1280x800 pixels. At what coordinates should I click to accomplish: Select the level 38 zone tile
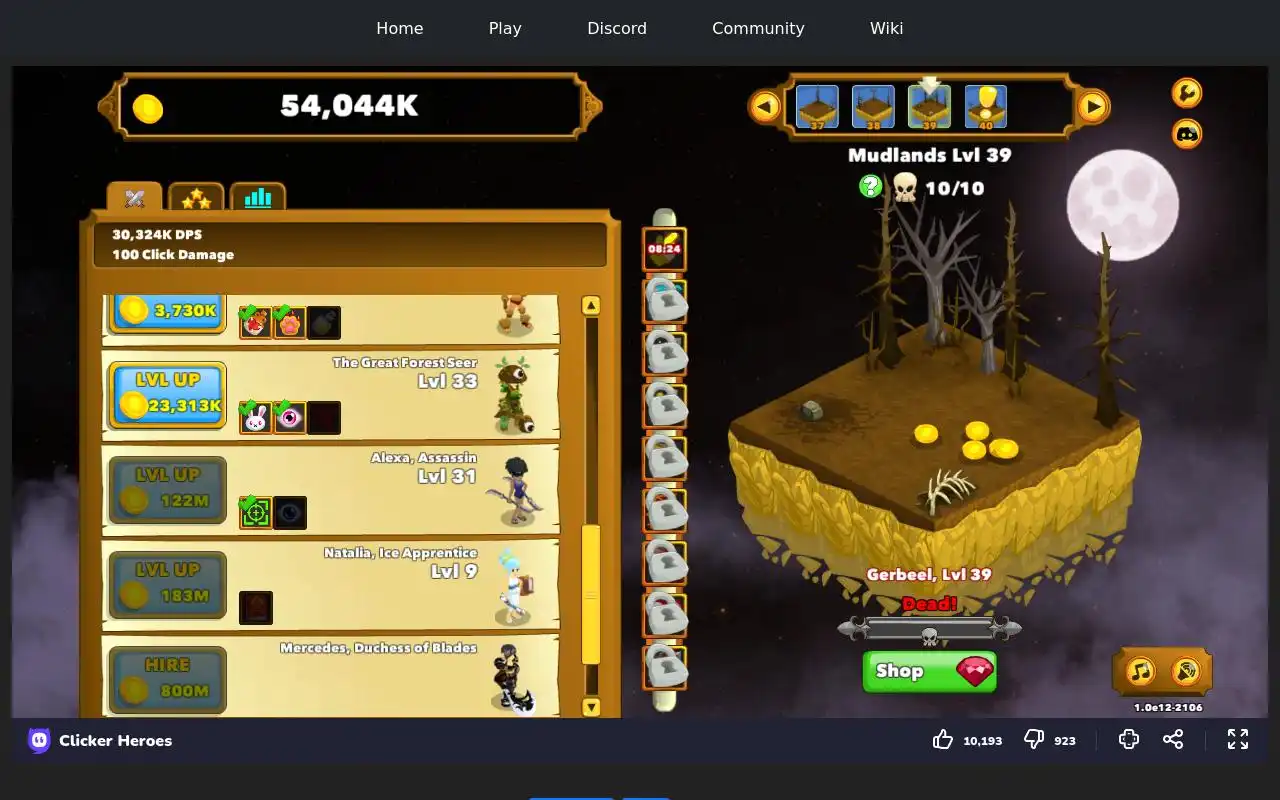tap(873, 107)
